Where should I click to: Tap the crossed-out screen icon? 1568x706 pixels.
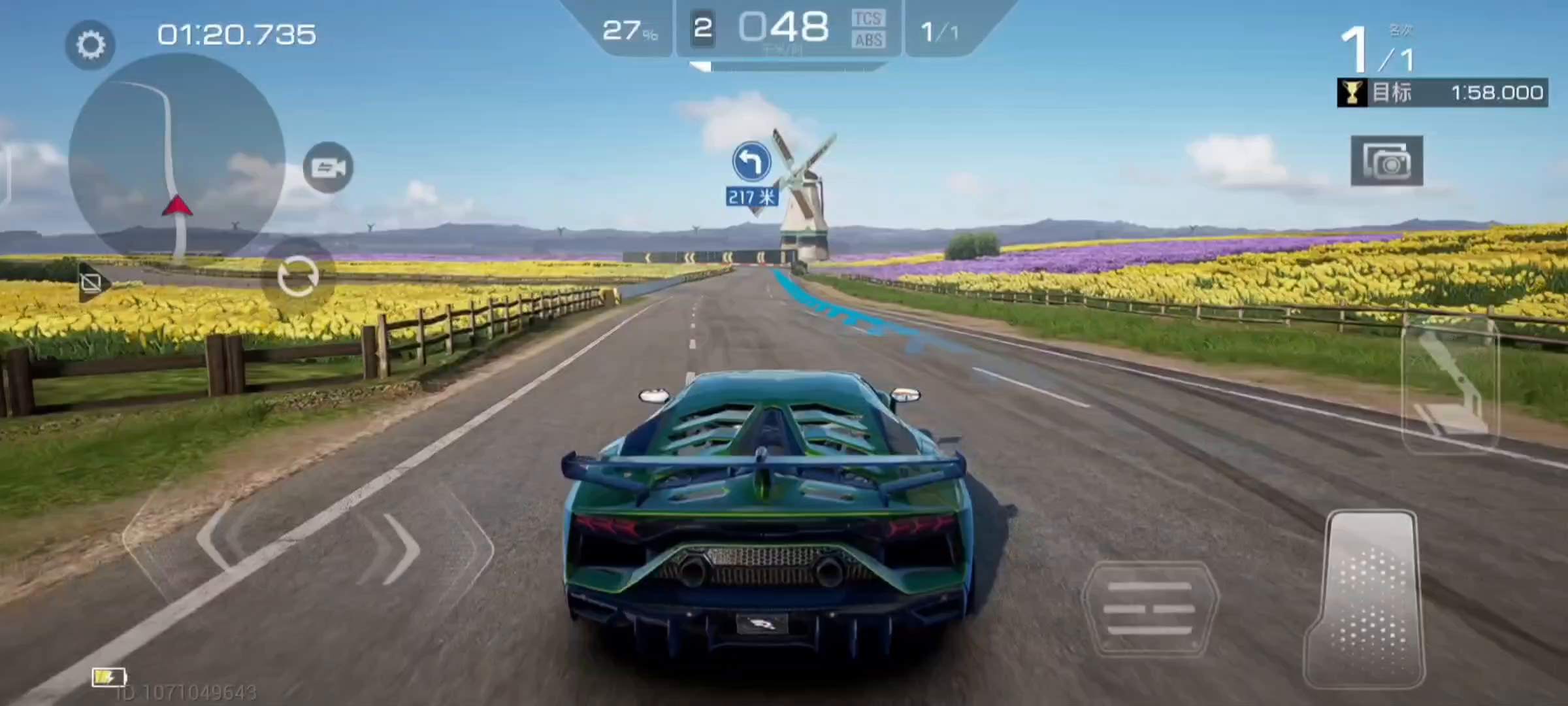(x=91, y=283)
